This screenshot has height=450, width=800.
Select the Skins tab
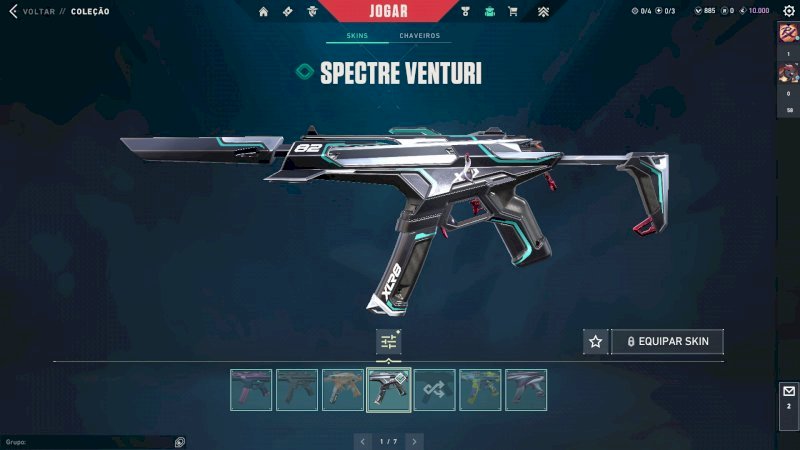pos(357,36)
